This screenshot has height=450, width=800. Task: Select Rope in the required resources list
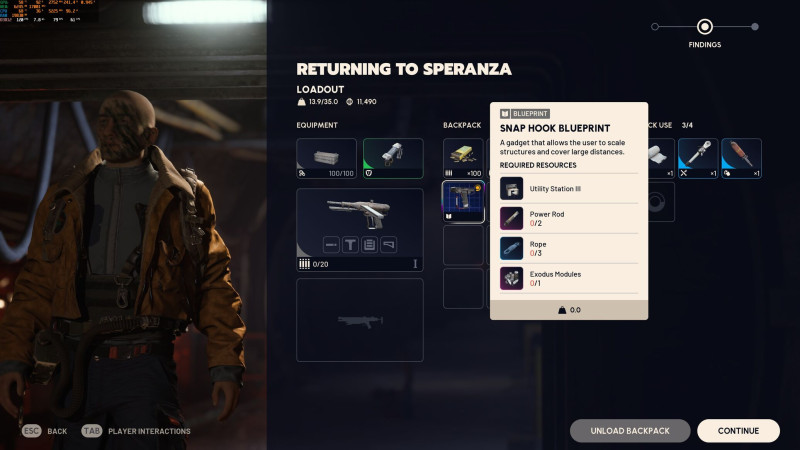[x=569, y=248]
